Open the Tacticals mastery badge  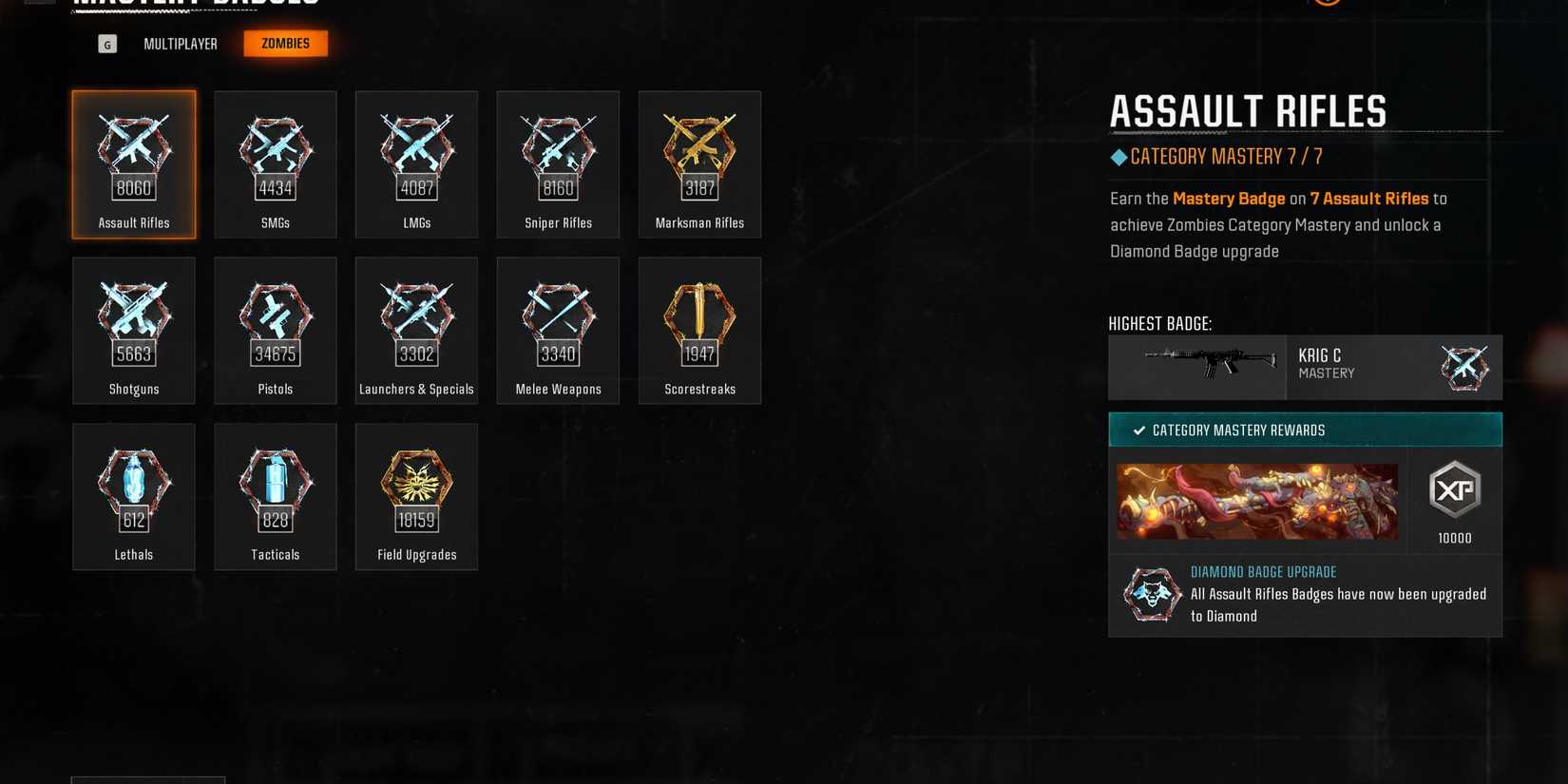pyautogui.click(x=275, y=494)
